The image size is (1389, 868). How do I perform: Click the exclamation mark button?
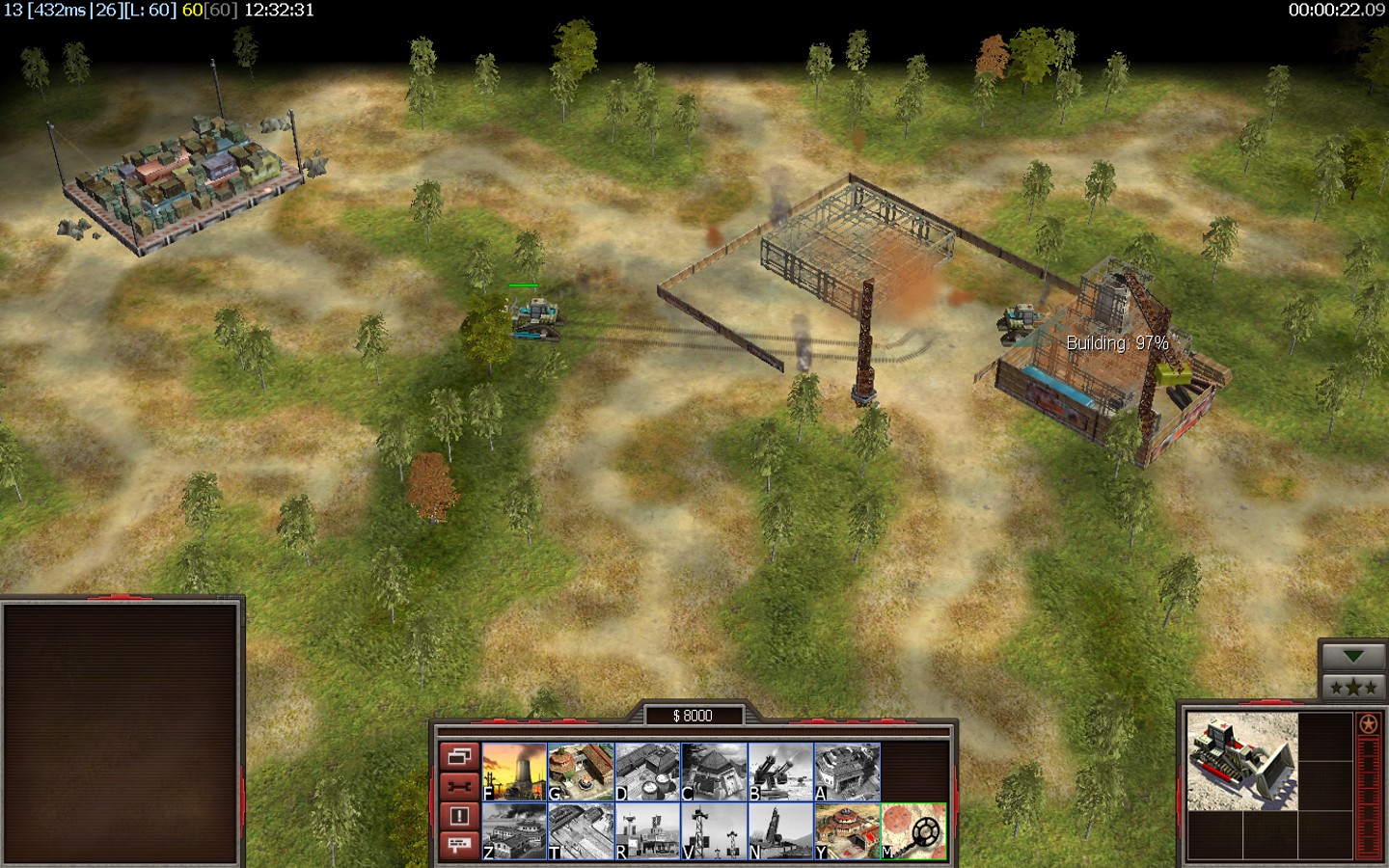tap(459, 816)
